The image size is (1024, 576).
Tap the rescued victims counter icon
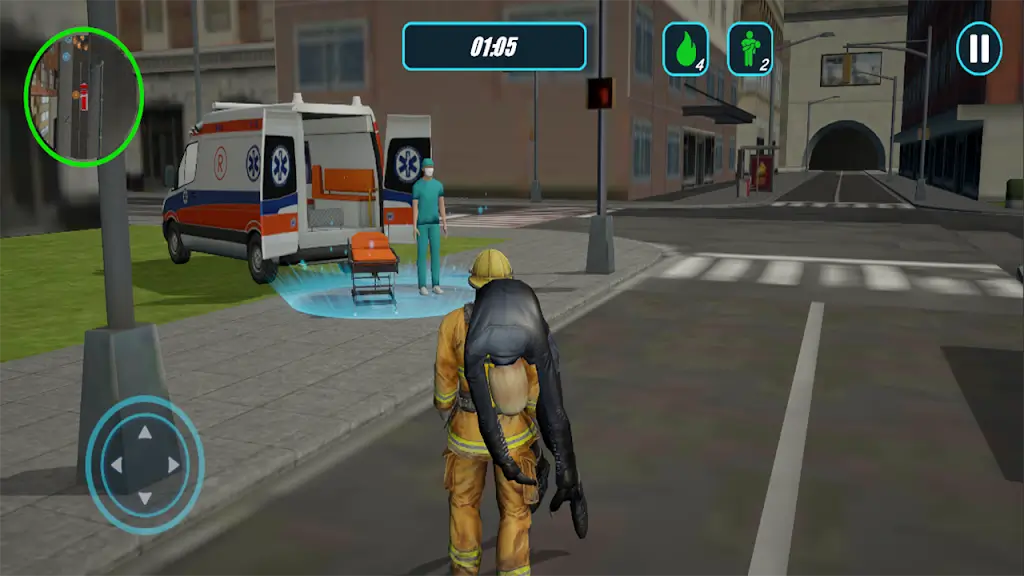749,49
